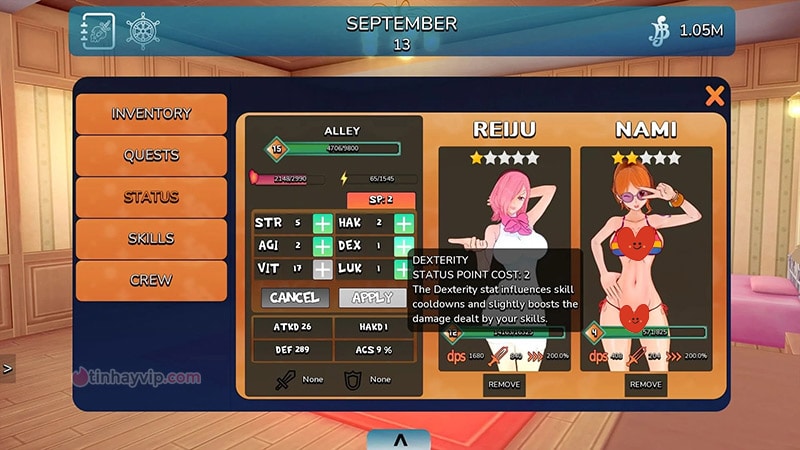Open the left side arrow panel

coord(7,368)
